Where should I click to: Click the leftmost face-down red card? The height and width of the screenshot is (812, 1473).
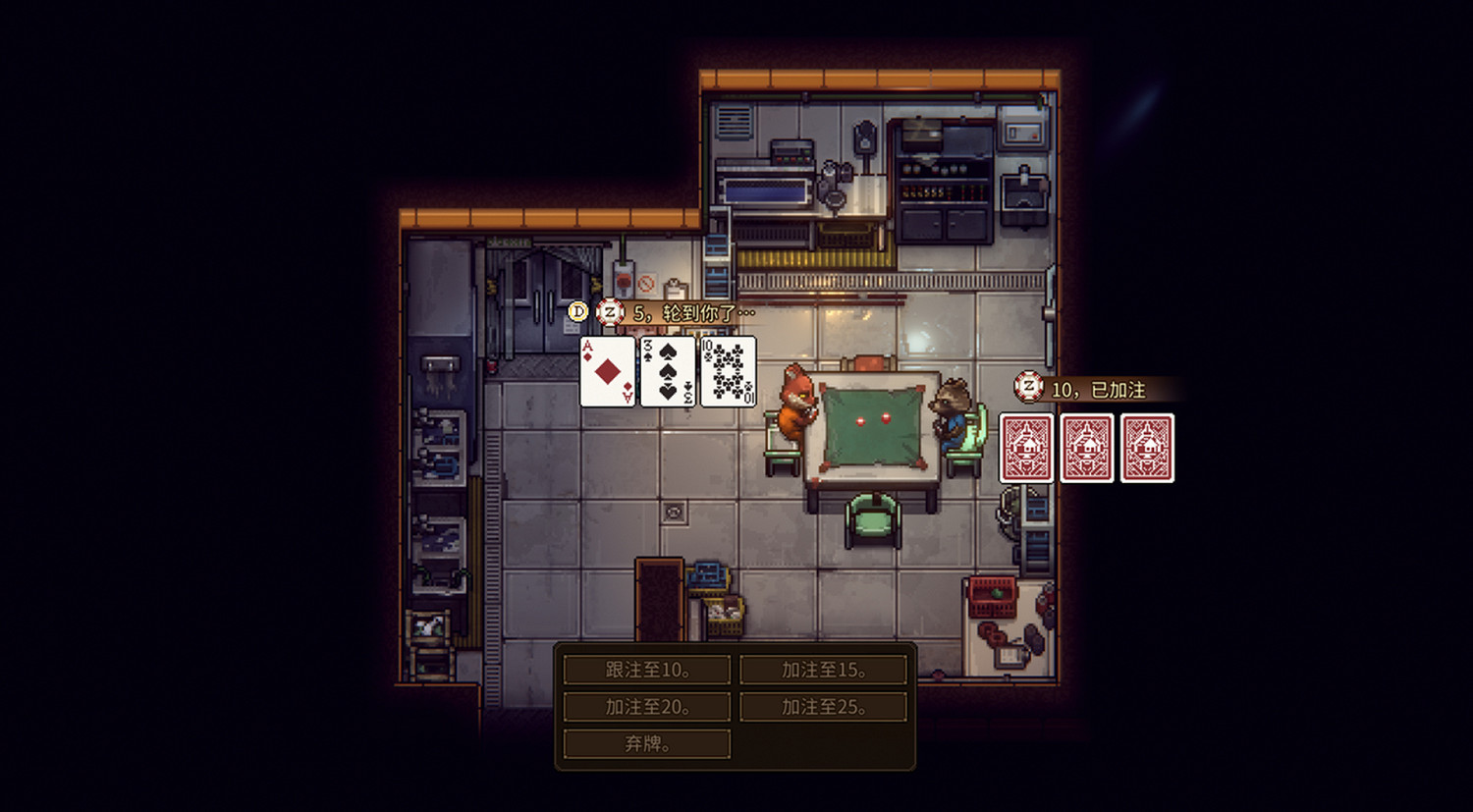[1025, 448]
